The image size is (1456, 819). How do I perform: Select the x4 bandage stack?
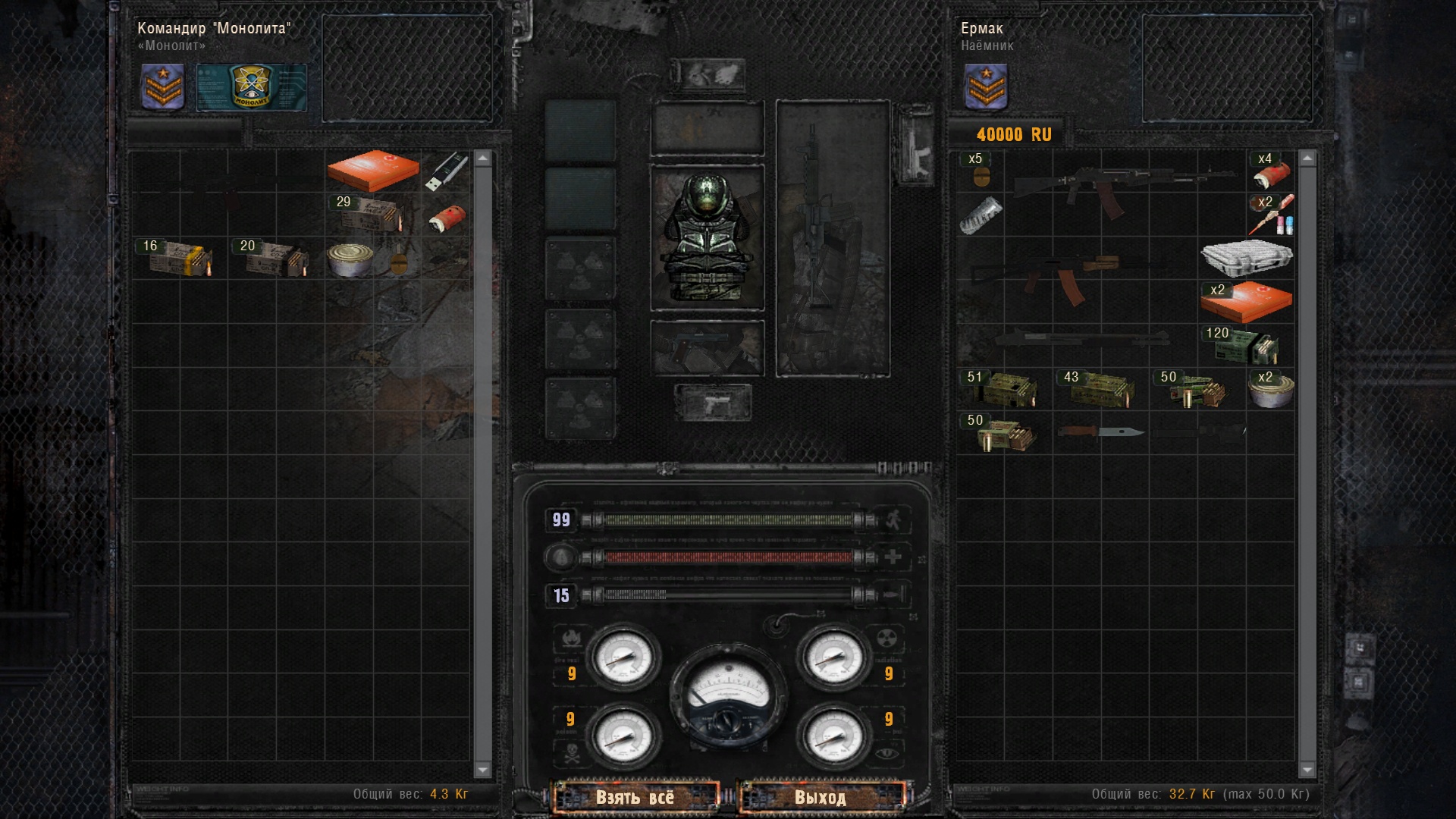pos(1271,171)
